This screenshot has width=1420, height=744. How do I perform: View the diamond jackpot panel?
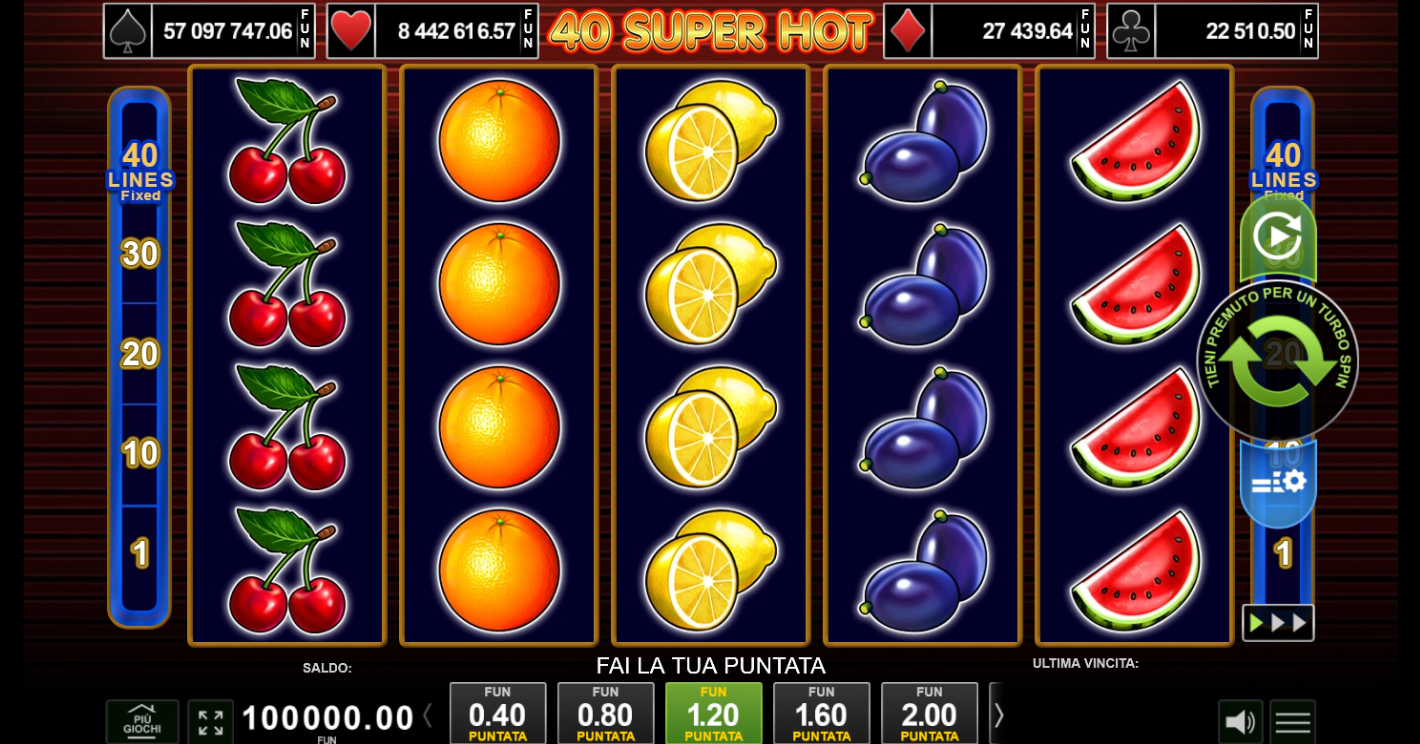point(989,31)
